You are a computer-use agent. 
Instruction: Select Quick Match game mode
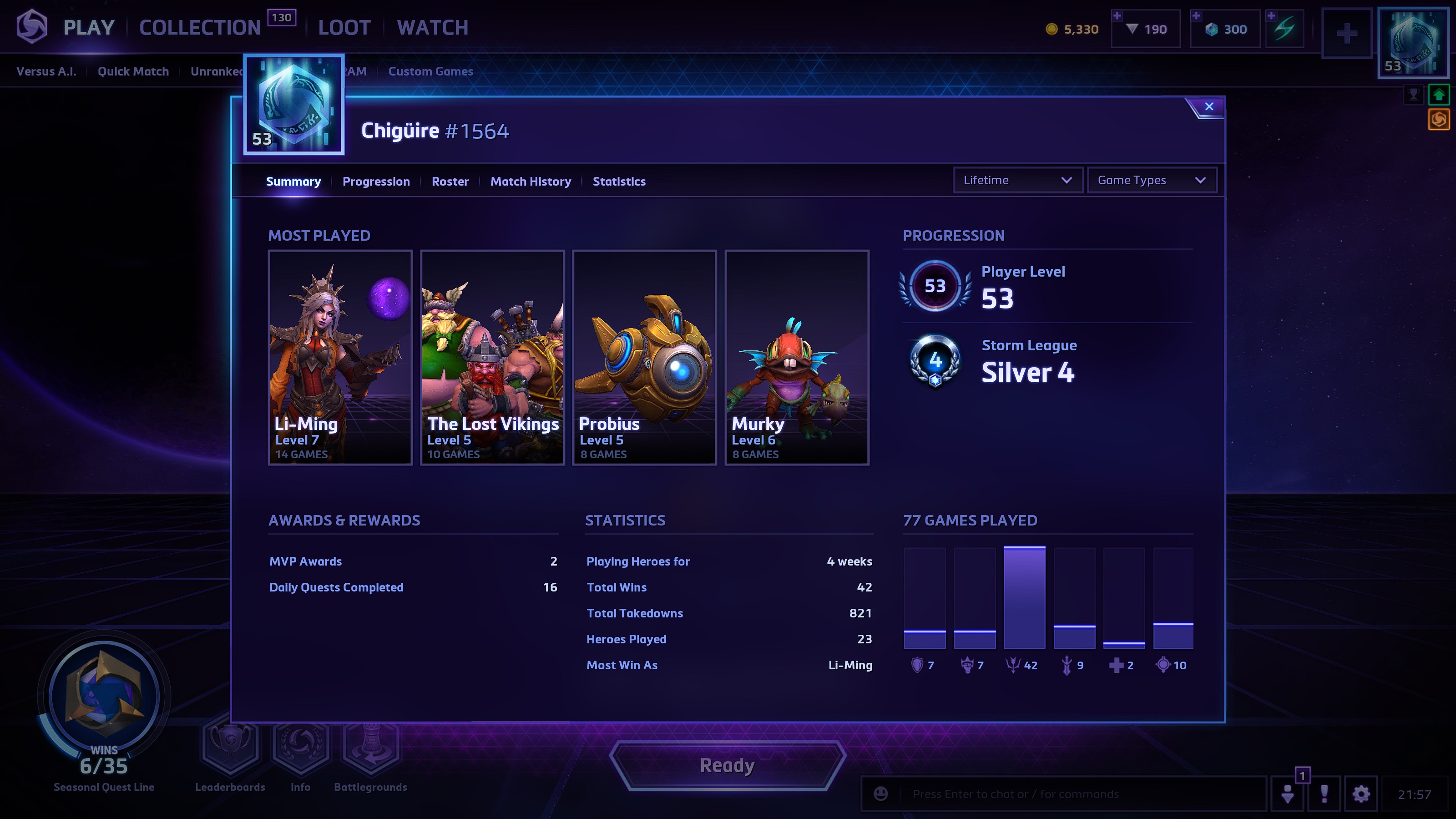pos(133,71)
